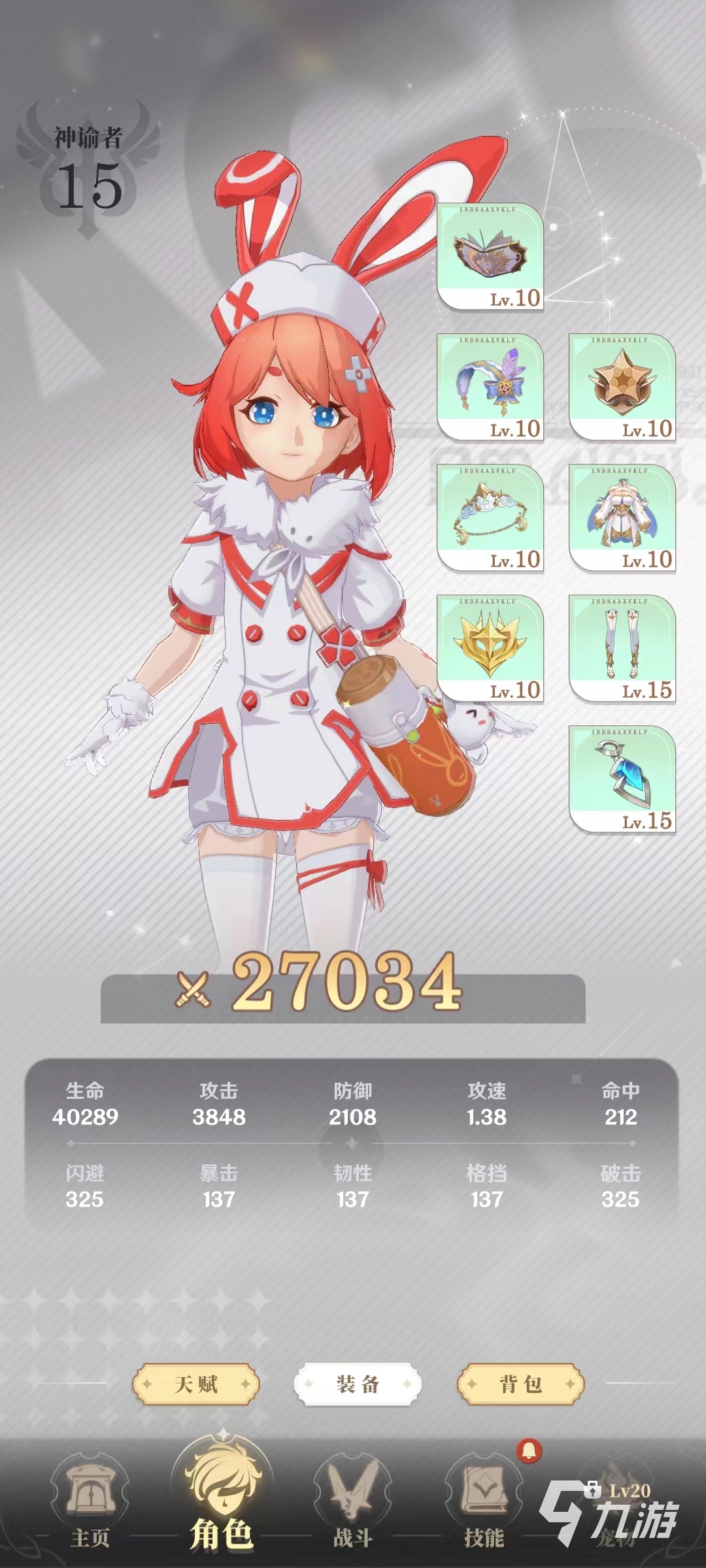706x1568 pixels.
Task: Select the spellbook equipment slot
Action: [x=490, y=257]
